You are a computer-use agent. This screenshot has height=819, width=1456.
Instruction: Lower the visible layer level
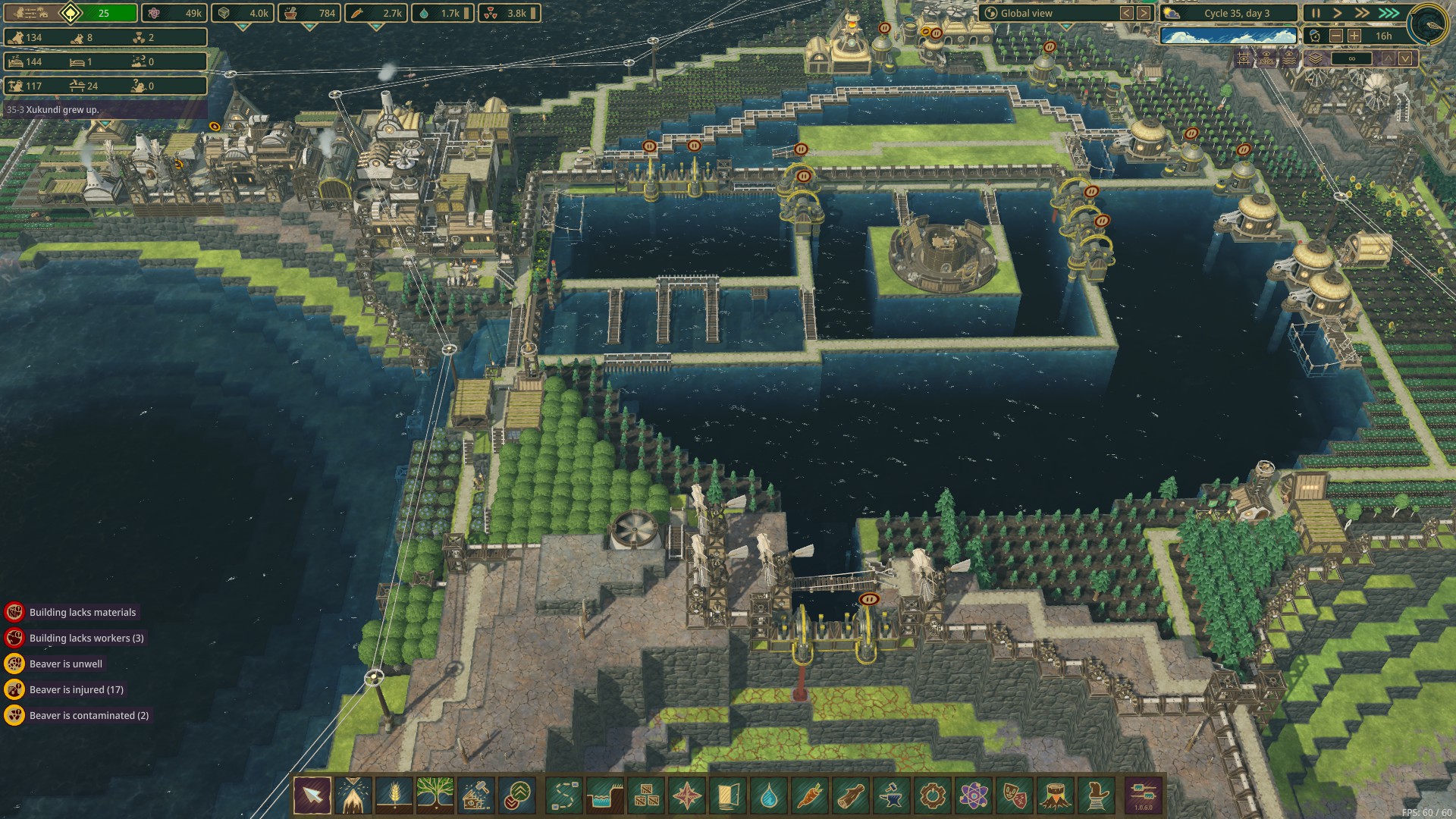(x=1406, y=58)
